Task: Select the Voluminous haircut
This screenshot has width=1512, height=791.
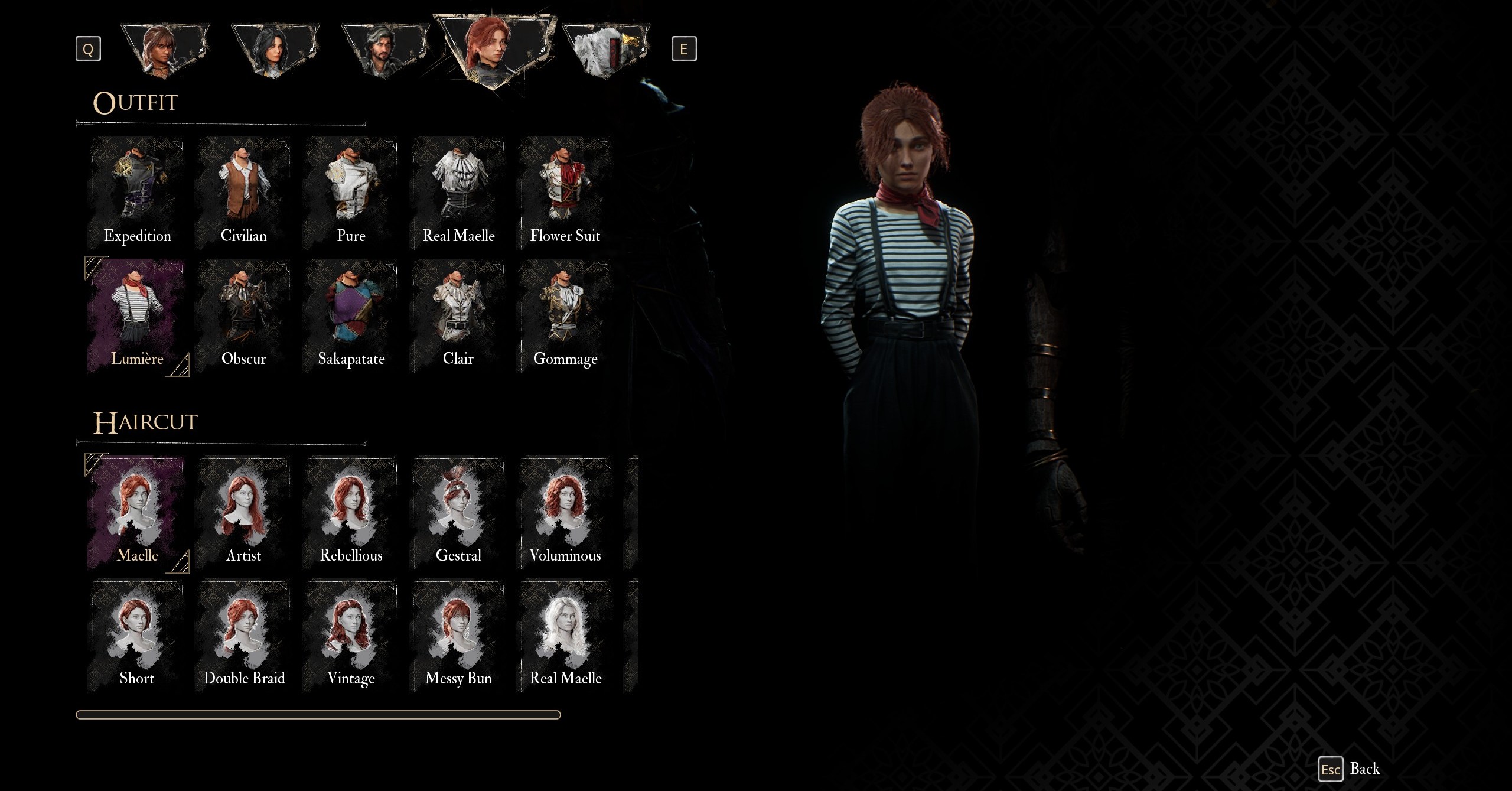Action: (x=565, y=513)
